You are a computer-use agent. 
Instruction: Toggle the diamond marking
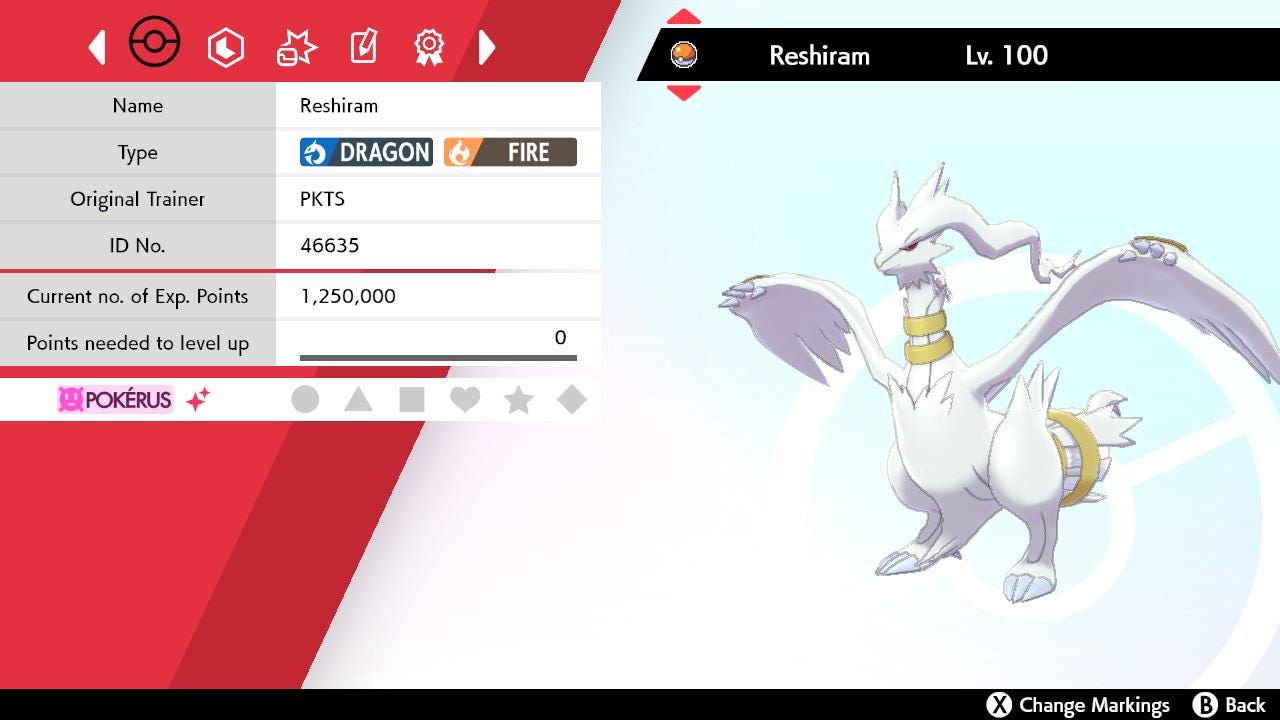(x=571, y=400)
